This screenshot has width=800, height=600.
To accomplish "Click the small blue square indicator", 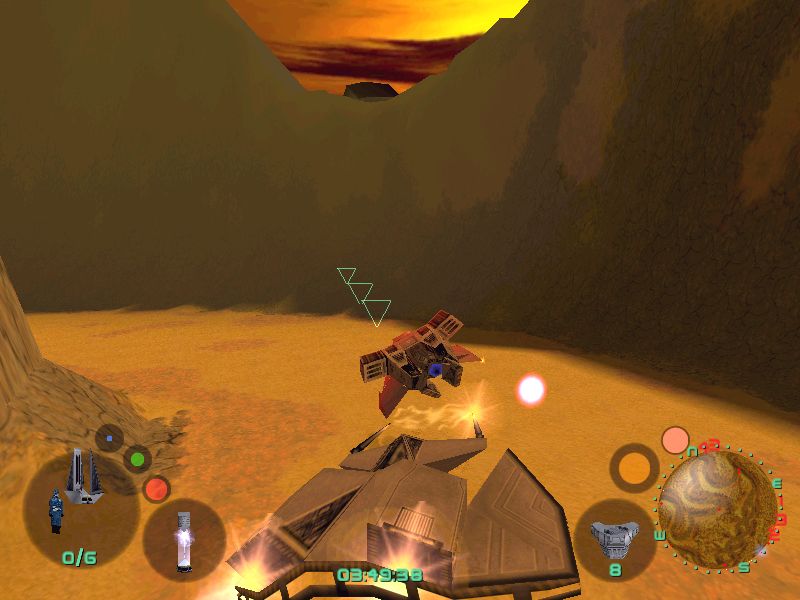I will [x=109, y=437].
